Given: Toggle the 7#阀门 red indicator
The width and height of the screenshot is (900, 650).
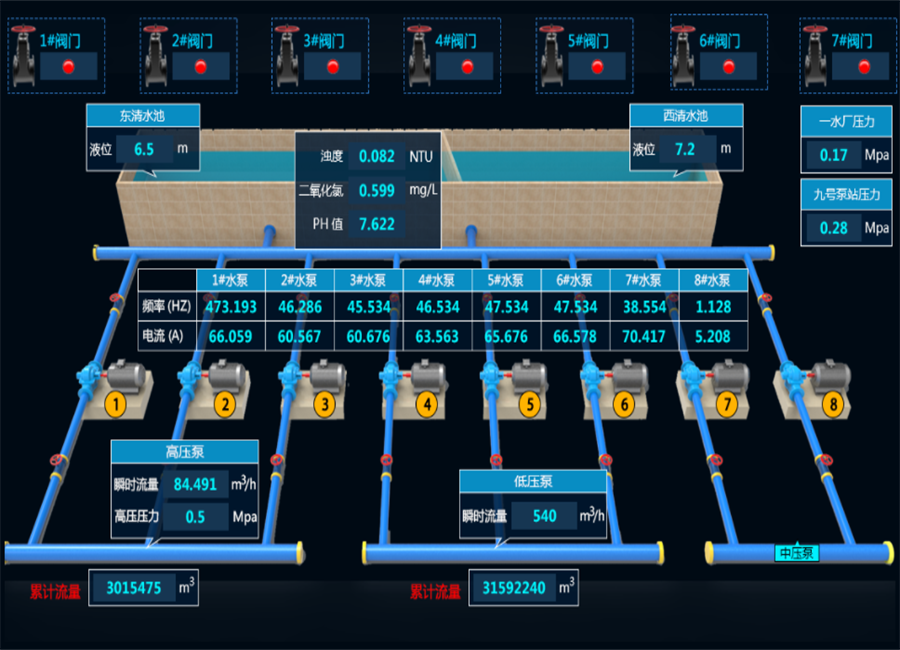Looking at the screenshot, I should [x=864, y=67].
